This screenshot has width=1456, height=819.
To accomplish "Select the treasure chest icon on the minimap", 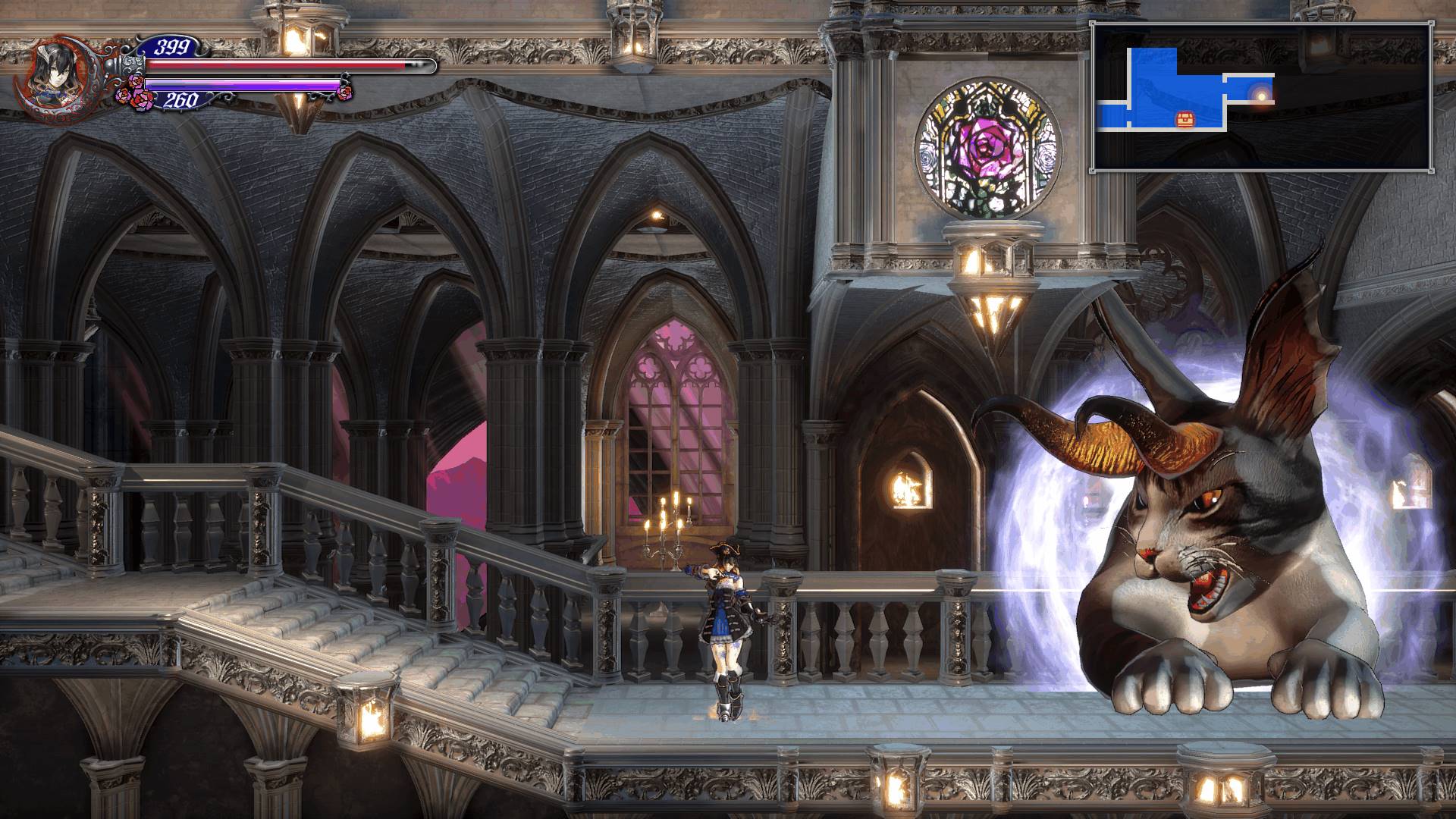I will (1184, 118).
